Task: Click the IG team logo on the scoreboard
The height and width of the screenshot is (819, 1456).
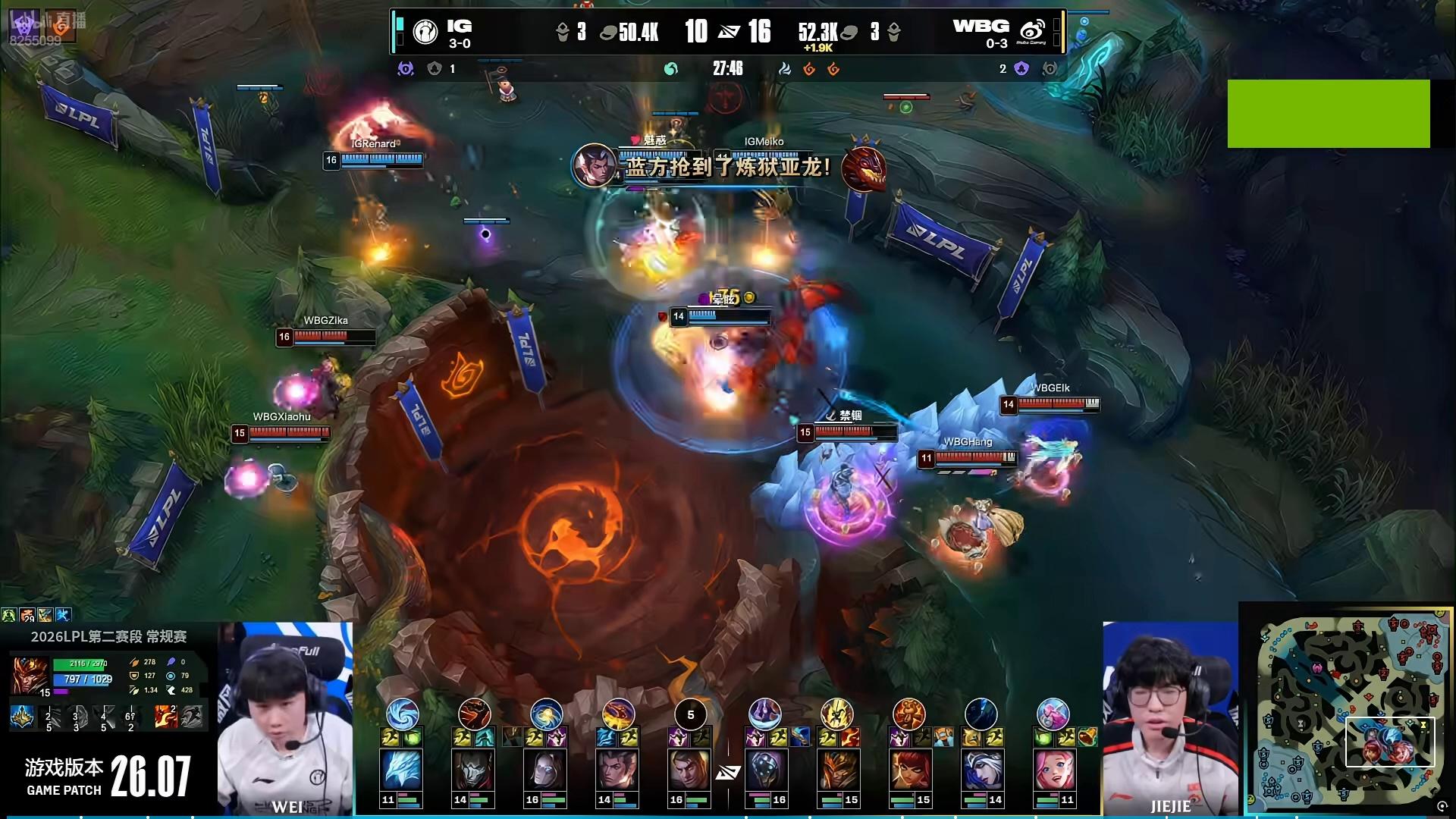Action: [425, 32]
